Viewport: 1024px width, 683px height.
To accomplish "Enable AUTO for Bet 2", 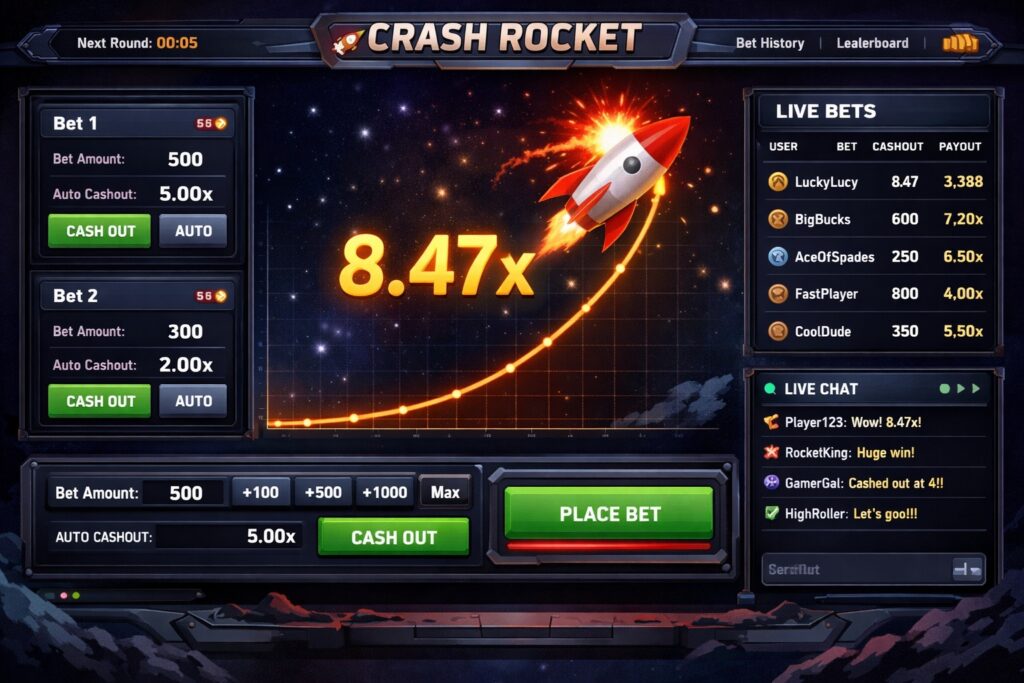I will click(x=193, y=401).
